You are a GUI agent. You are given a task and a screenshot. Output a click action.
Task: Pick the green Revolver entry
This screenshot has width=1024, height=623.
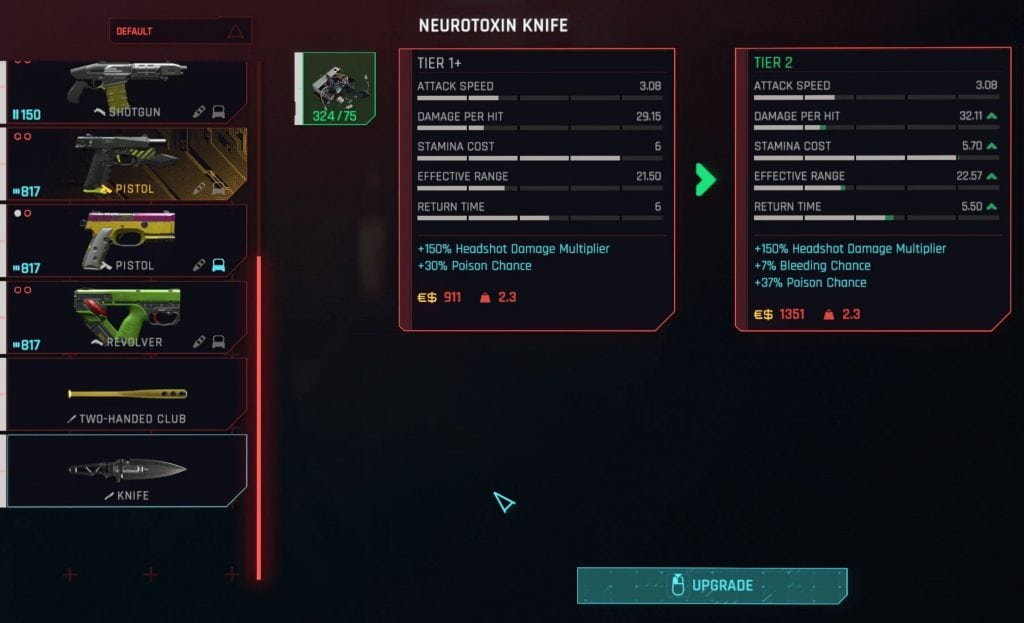pyautogui.click(x=127, y=317)
